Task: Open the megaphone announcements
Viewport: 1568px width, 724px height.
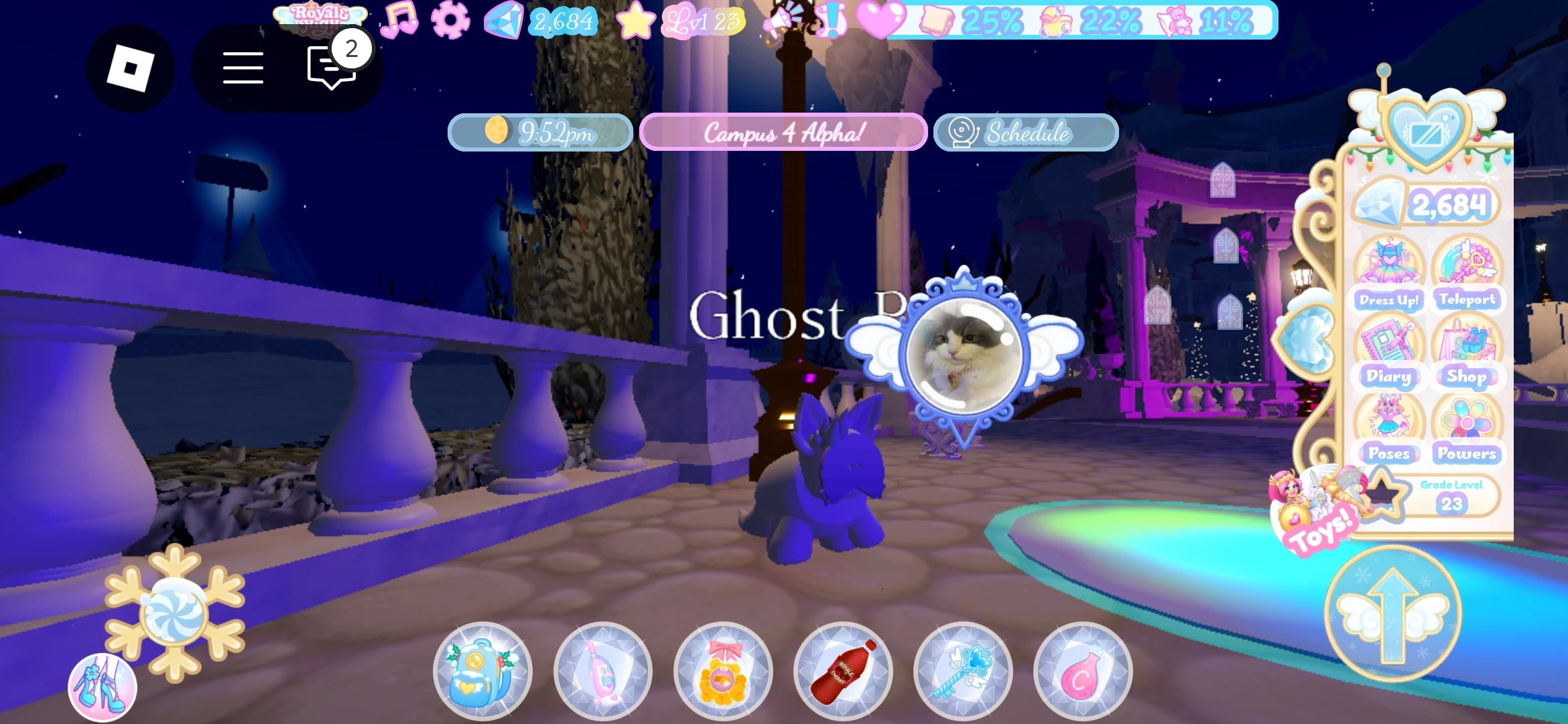Action: tap(786, 20)
